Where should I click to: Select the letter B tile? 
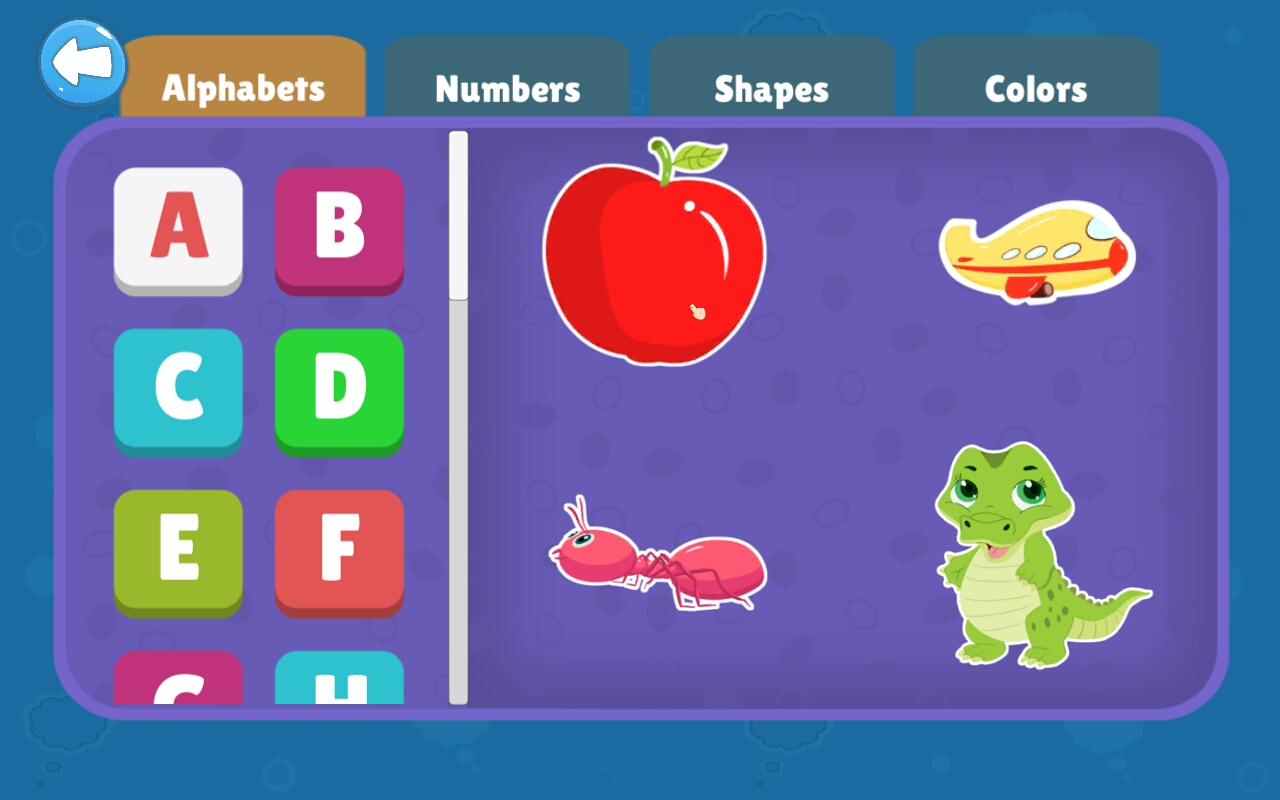(x=339, y=228)
